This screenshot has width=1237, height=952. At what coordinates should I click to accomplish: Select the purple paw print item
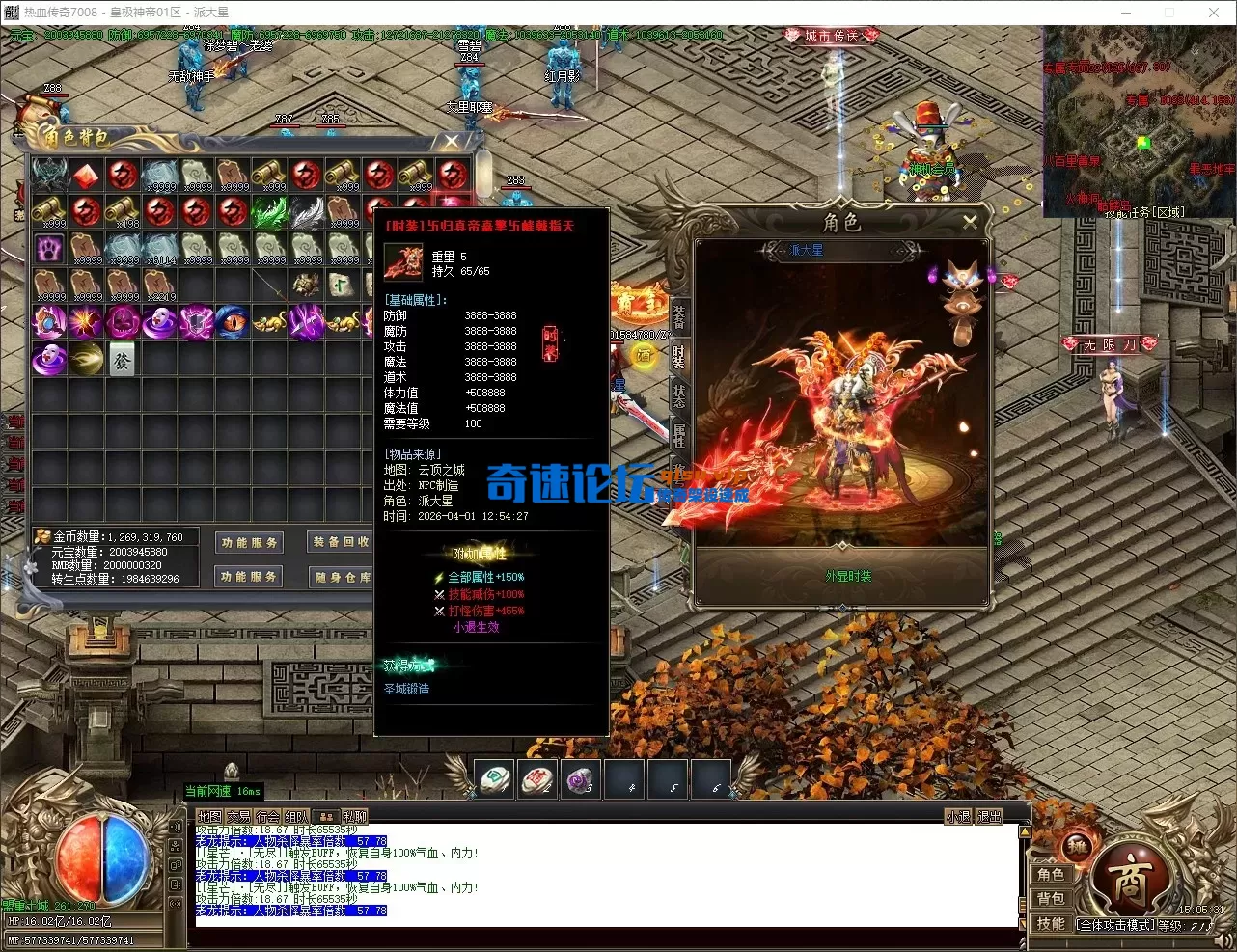coord(49,248)
